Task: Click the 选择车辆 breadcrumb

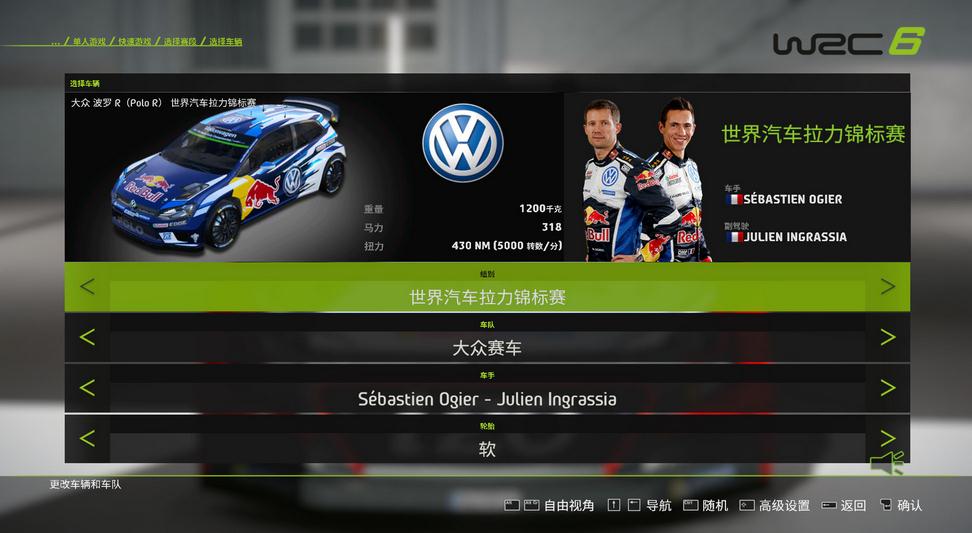Action: coord(225,42)
